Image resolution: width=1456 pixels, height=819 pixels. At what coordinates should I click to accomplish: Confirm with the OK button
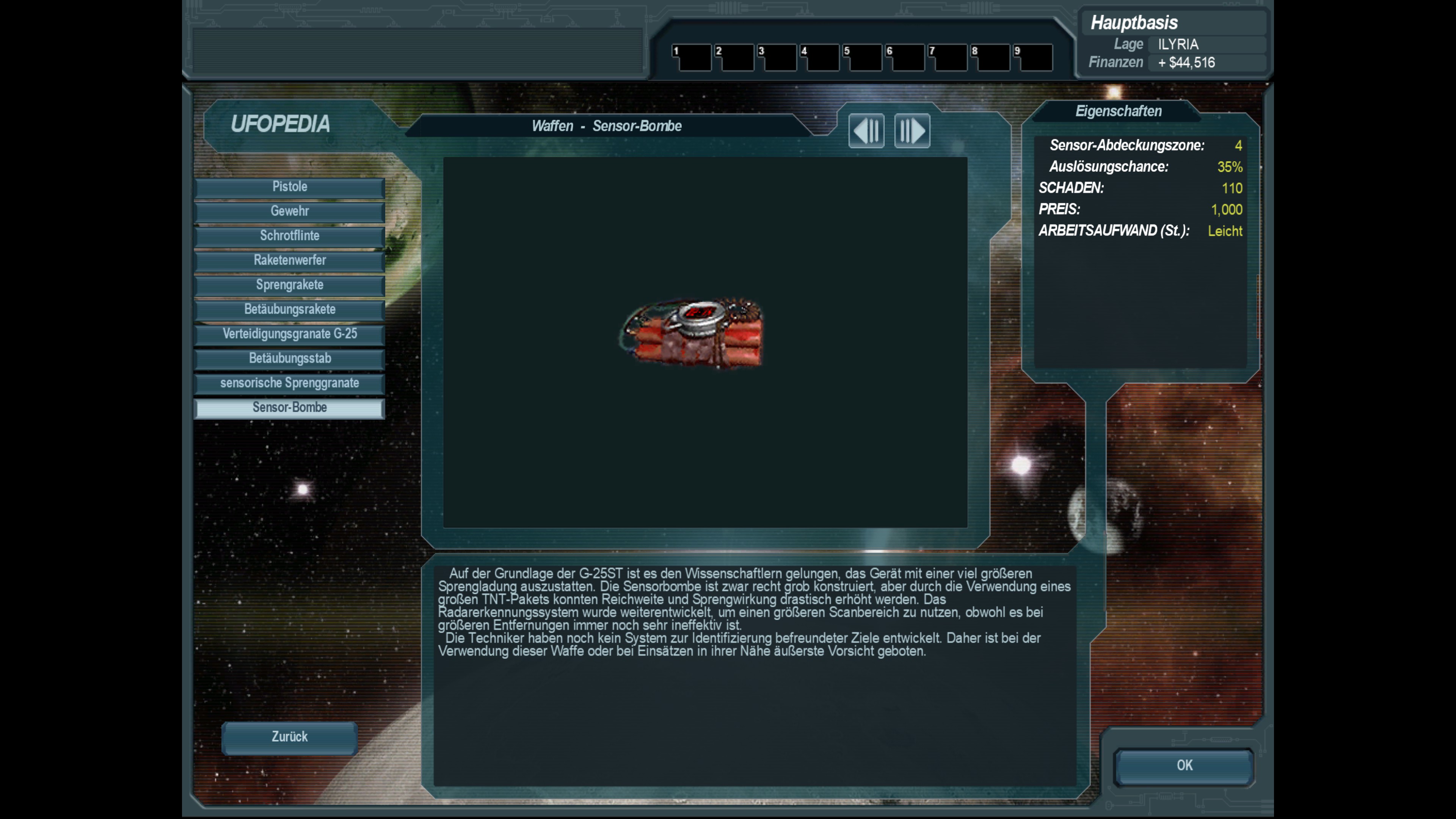coord(1184,765)
